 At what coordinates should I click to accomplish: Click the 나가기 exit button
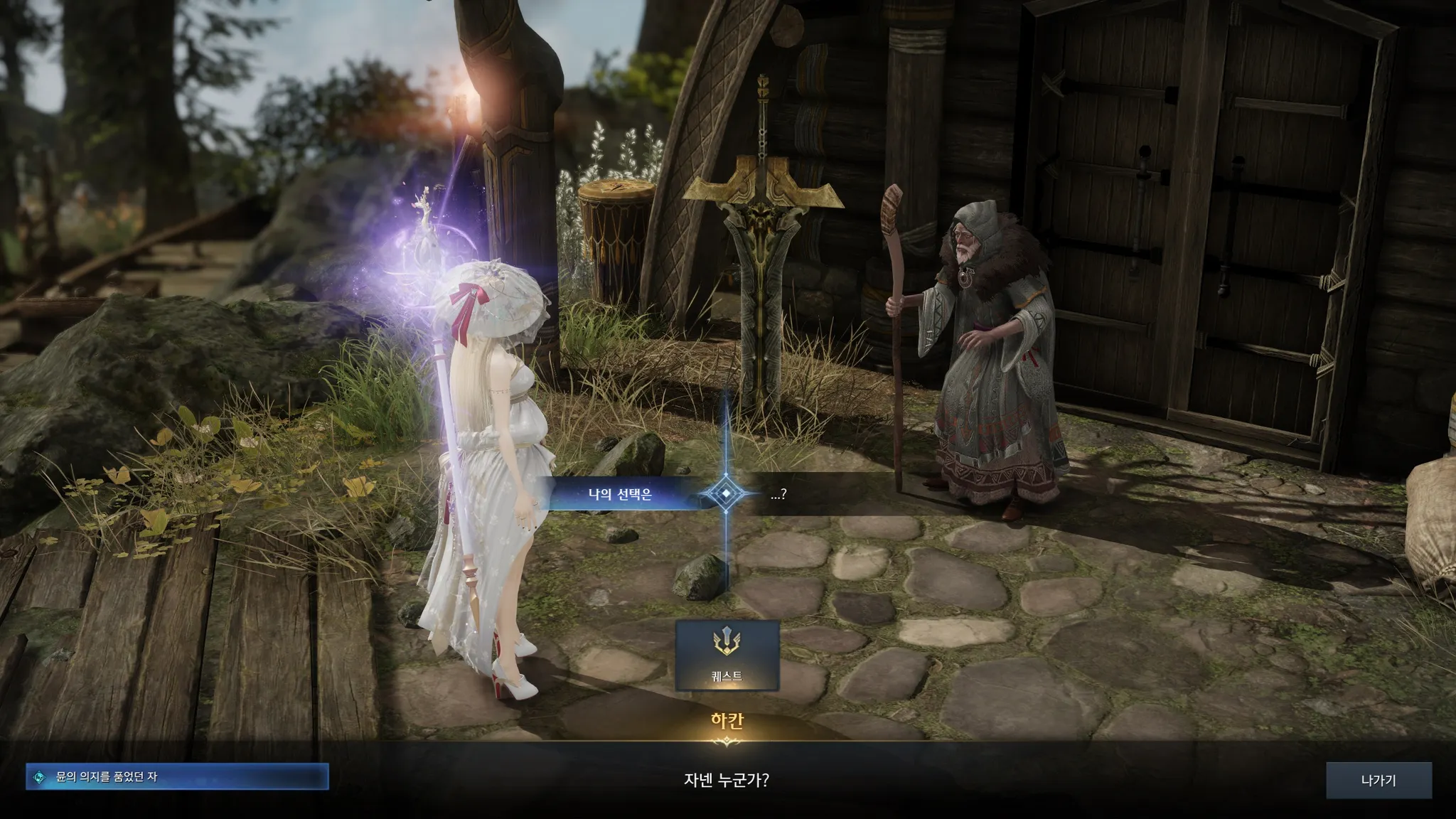[1378, 781]
